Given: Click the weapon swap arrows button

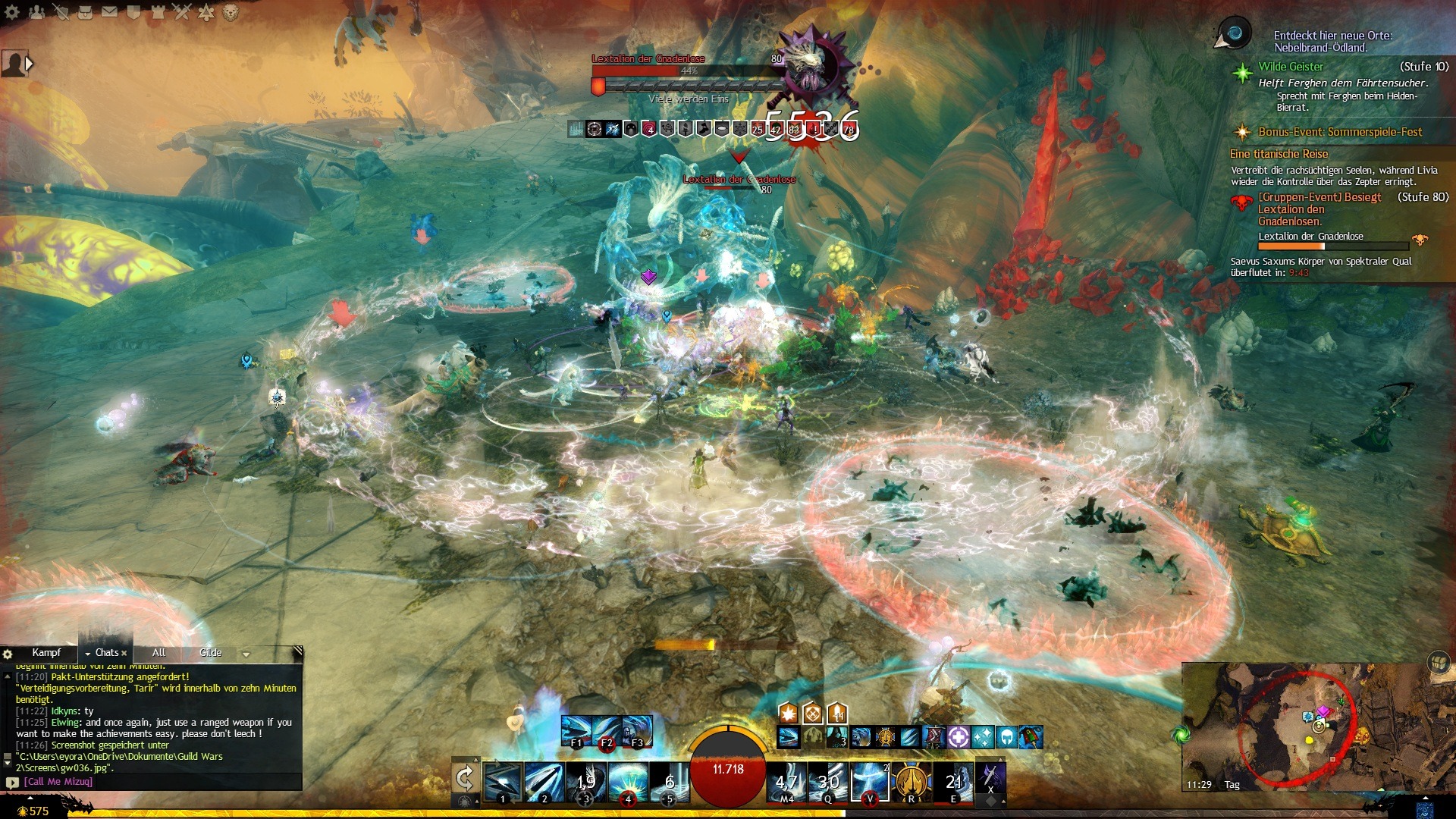Looking at the screenshot, I should pyautogui.click(x=465, y=779).
